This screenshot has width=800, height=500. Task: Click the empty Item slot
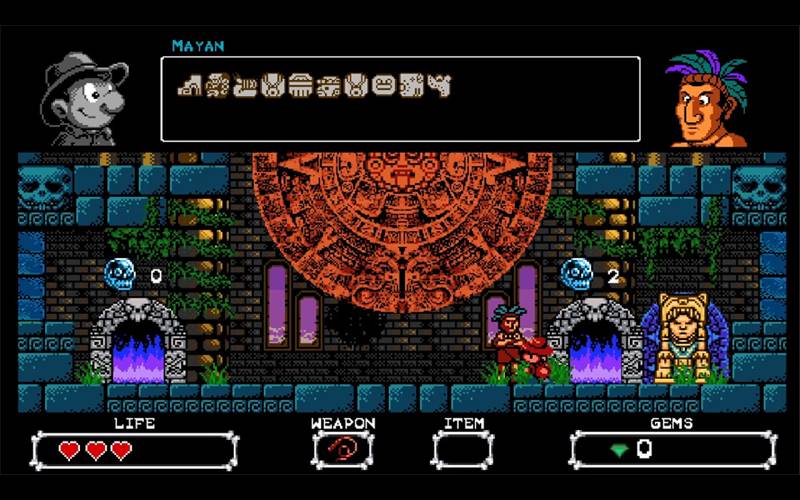(462, 449)
